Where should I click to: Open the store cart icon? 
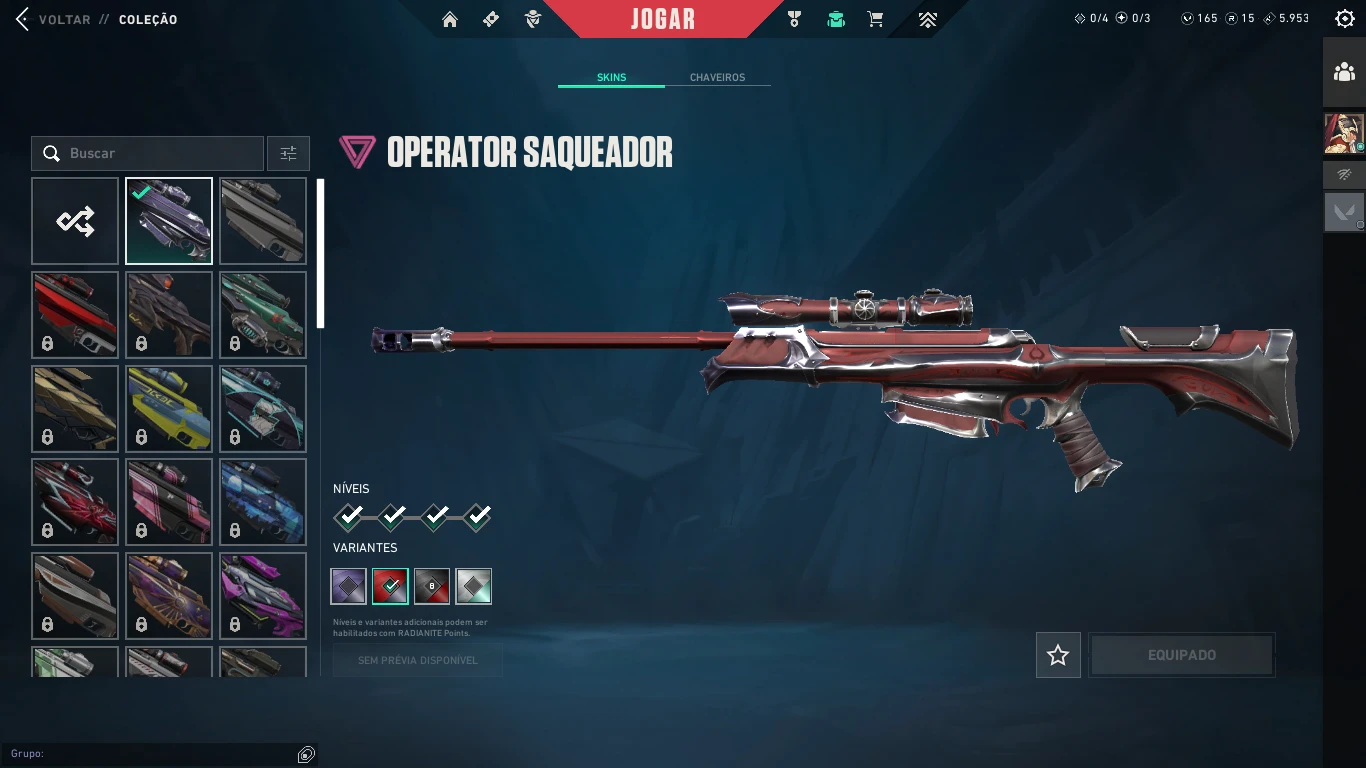coord(875,19)
